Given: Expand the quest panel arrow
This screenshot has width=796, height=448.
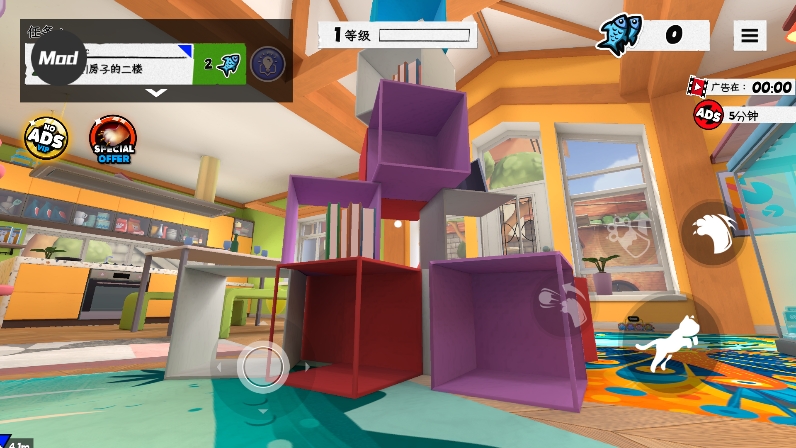Looking at the screenshot, I should 156,93.
